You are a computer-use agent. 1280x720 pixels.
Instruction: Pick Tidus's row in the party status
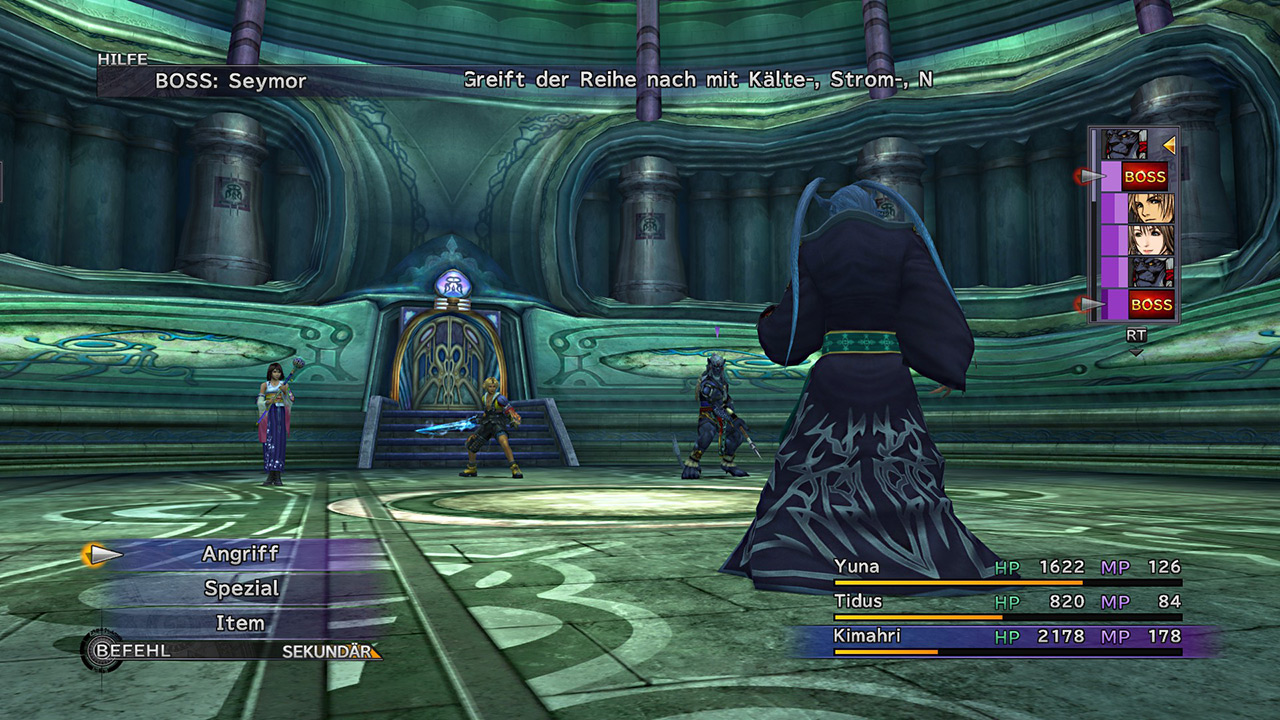click(1007, 602)
